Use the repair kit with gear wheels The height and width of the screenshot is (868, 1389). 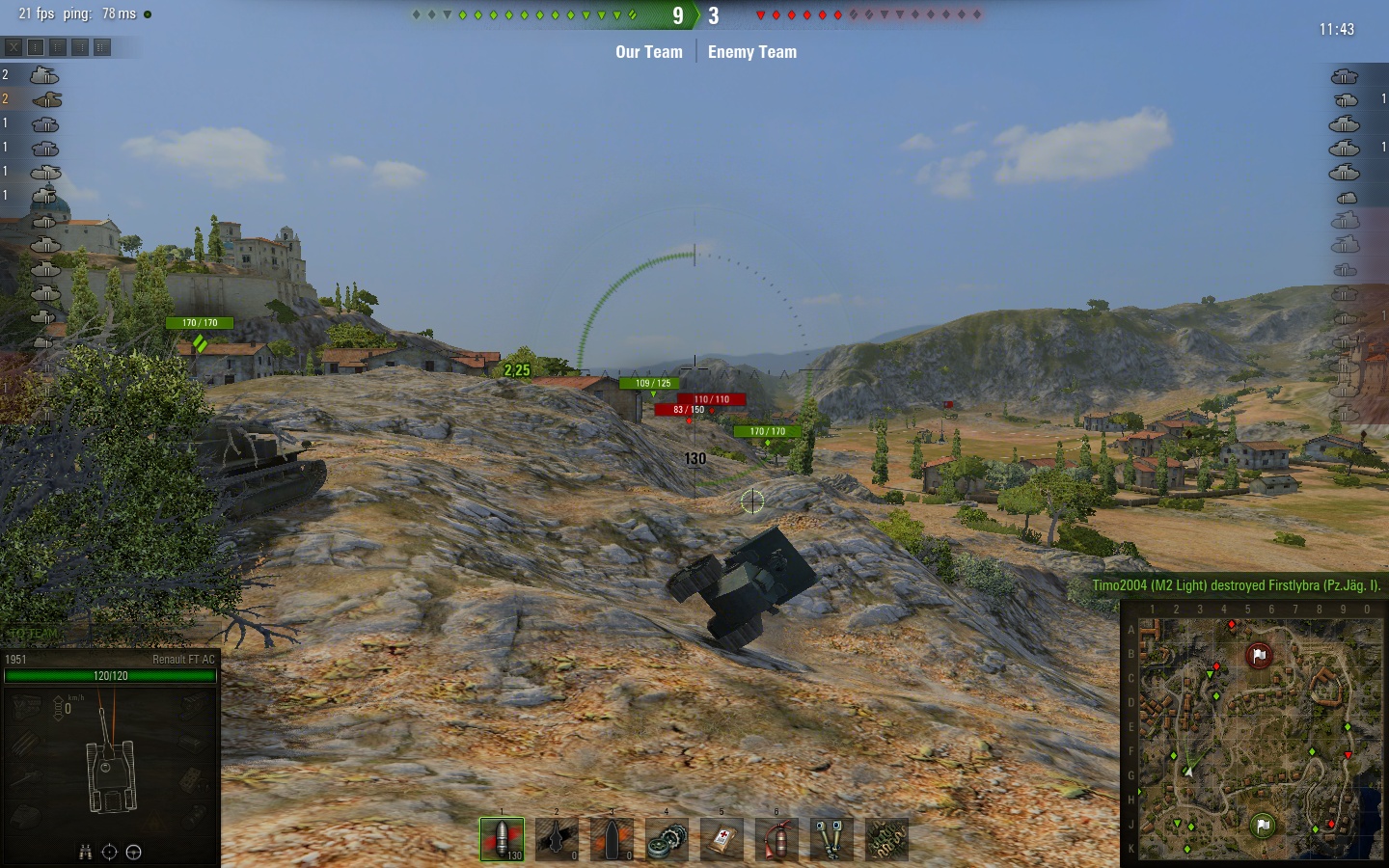(667, 839)
